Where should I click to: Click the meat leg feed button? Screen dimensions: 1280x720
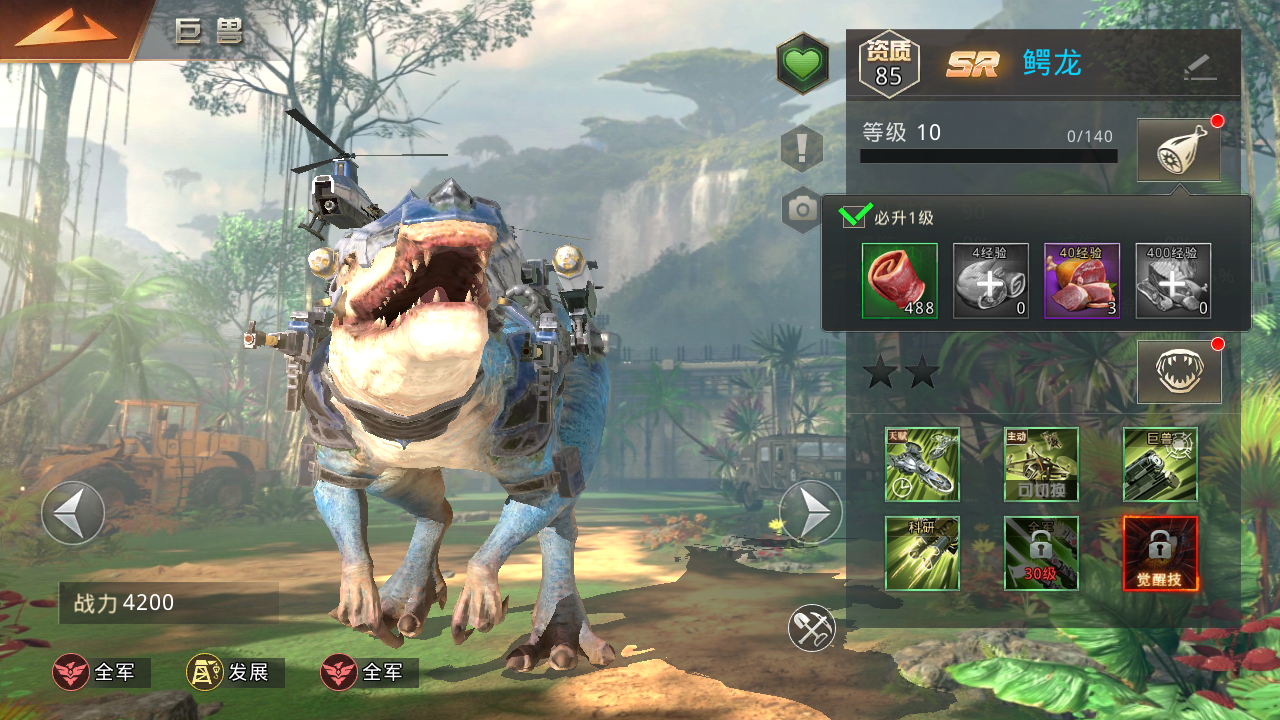coord(1179,151)
